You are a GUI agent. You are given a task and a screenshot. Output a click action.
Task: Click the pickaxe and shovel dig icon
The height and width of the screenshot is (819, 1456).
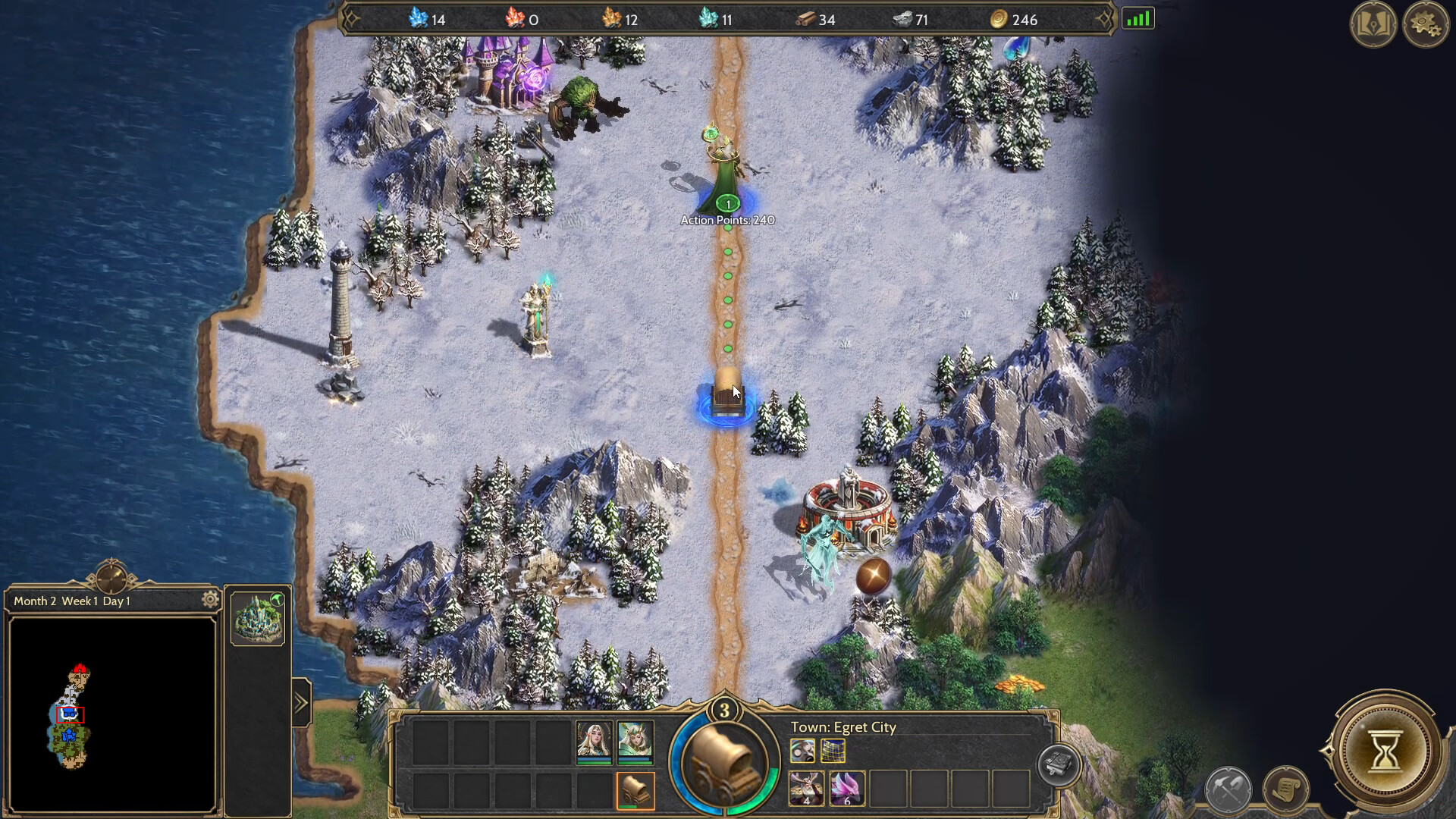pos(1228,789)
